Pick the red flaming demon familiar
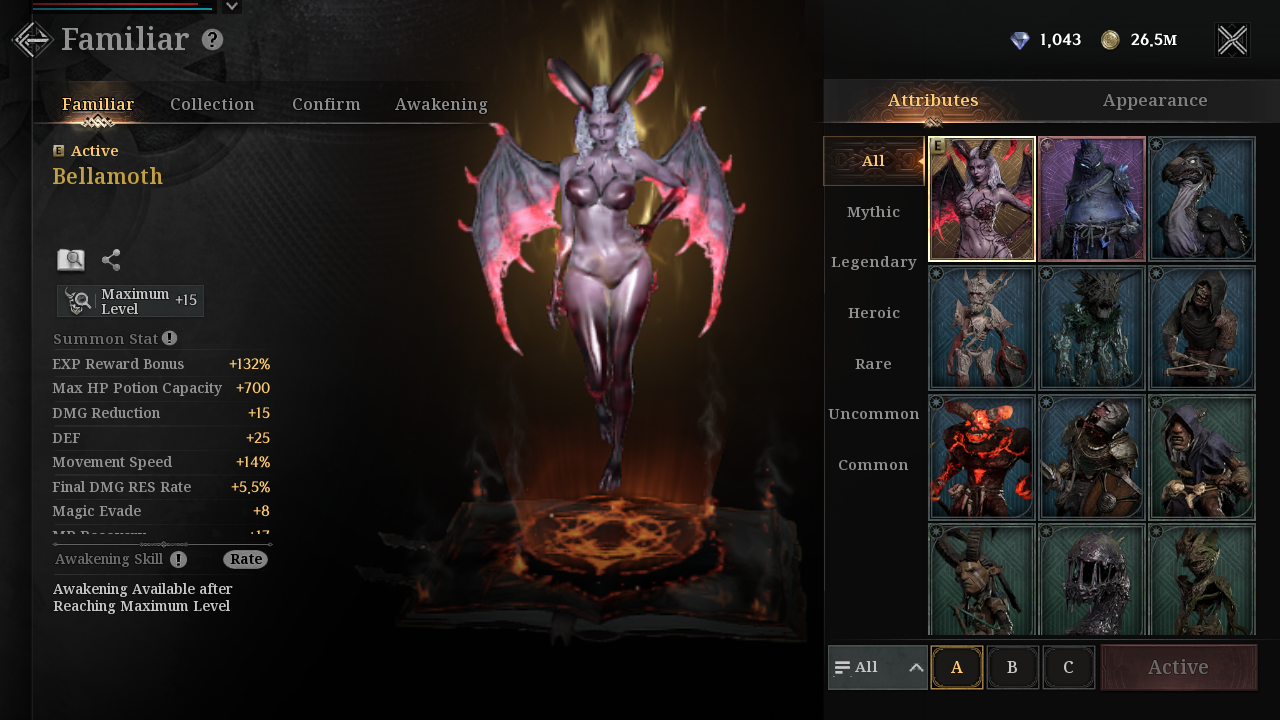Screen dimensions: 1280x720 click(x=982, y=457)
